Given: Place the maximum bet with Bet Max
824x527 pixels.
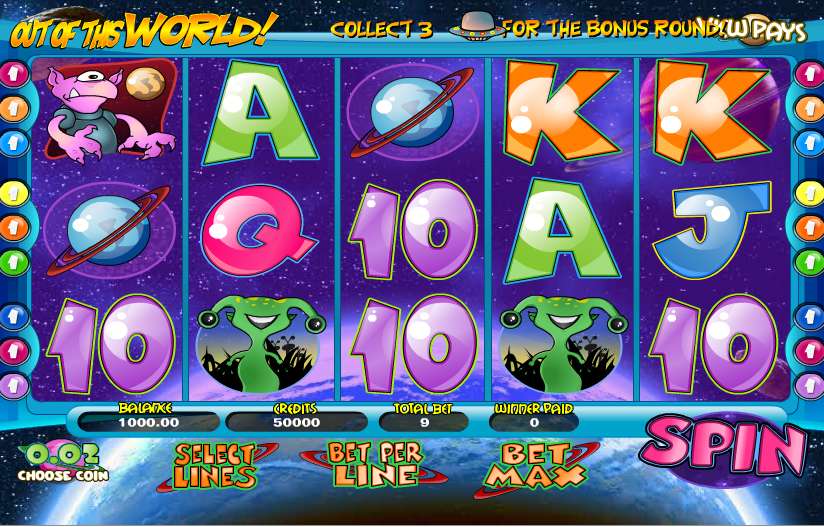Looking at the screenshot, I should coord(529,466).
